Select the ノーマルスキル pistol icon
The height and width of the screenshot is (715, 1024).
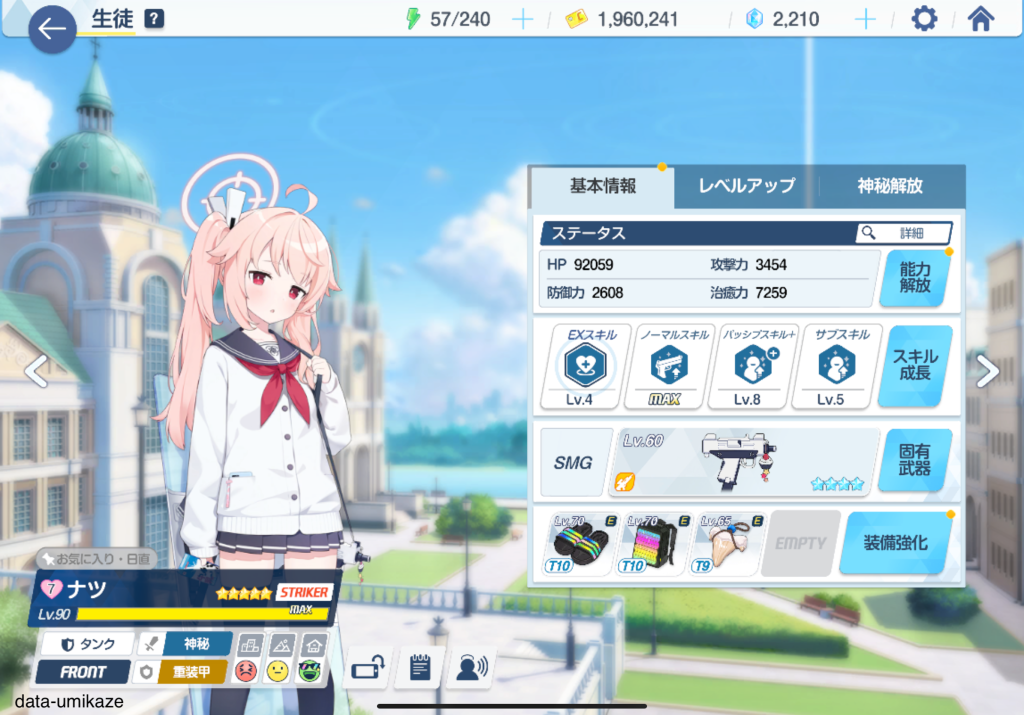click(x=664, y=367)
